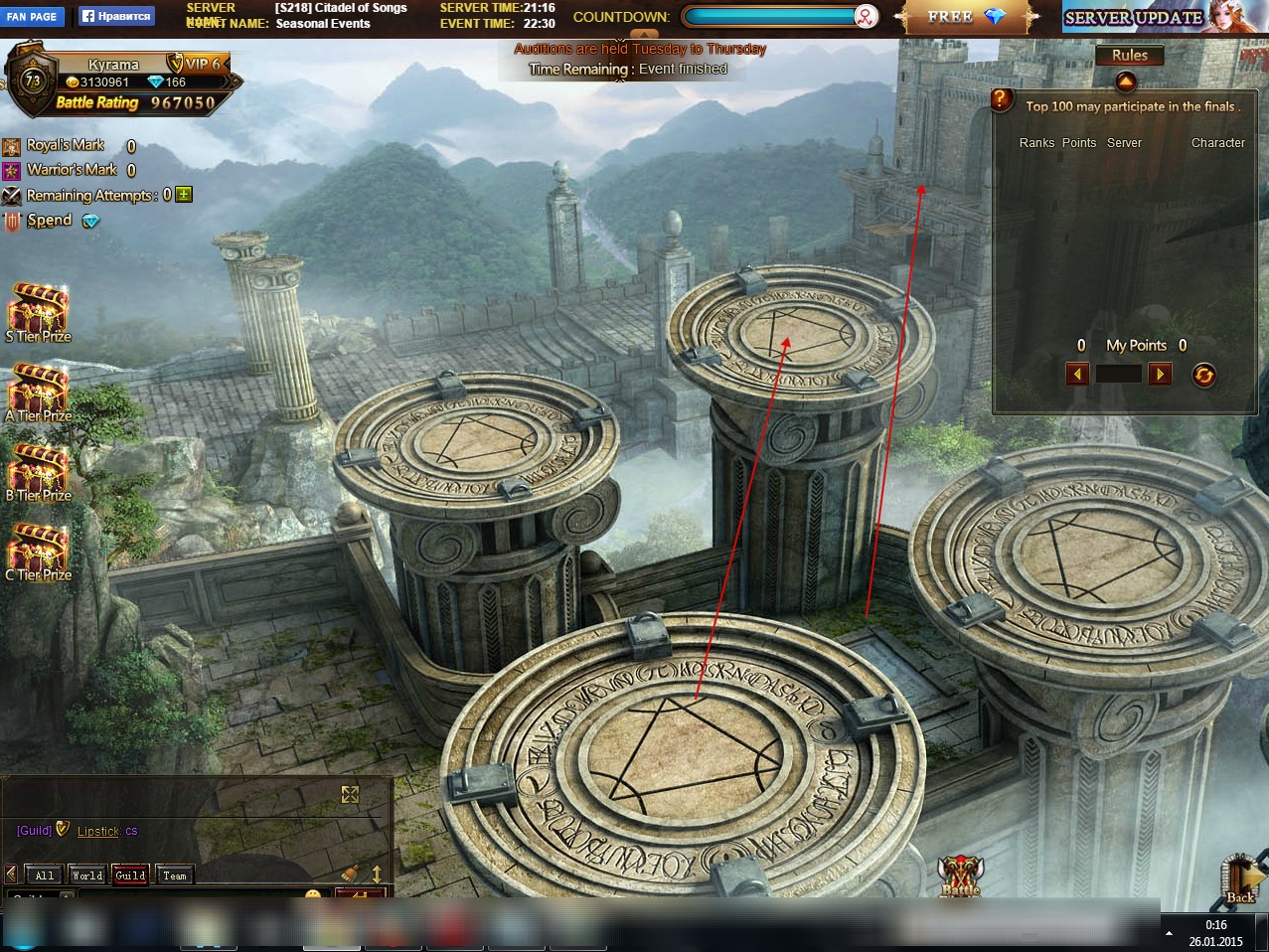Leave the event with the Back button
This screenshot has width=1269, height=952.
(1241, 878)
